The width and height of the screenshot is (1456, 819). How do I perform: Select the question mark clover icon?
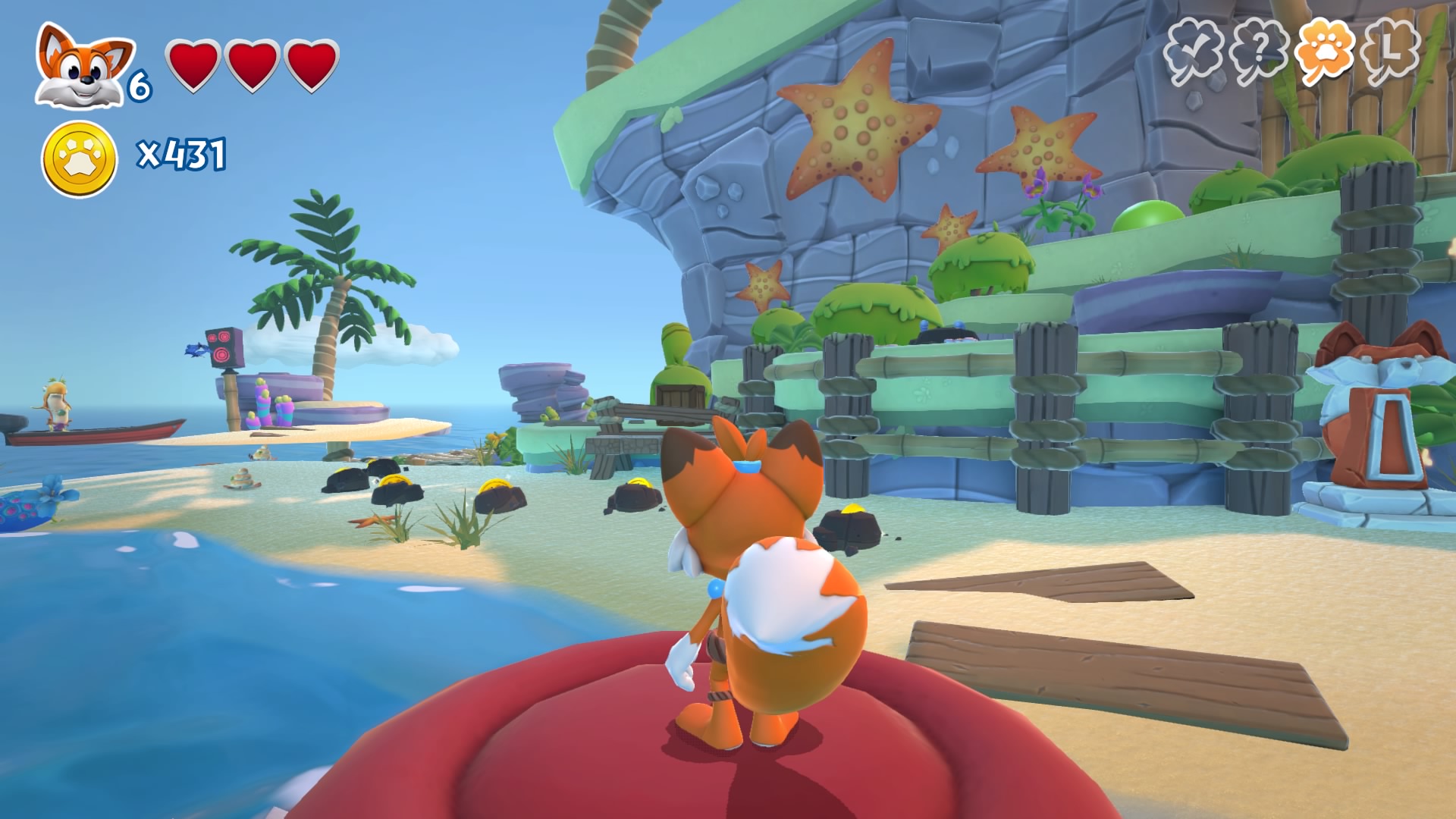coord(1259,51)
